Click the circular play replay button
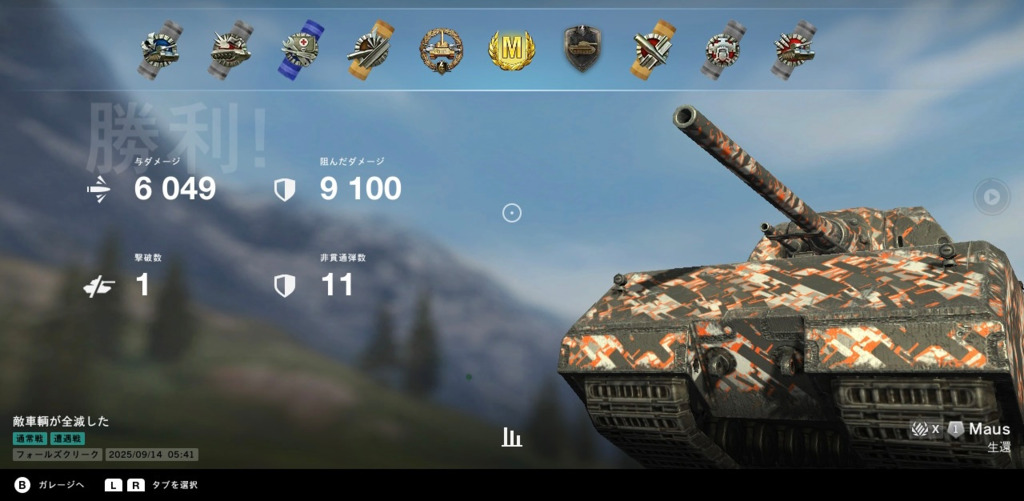 click(991, 197)
